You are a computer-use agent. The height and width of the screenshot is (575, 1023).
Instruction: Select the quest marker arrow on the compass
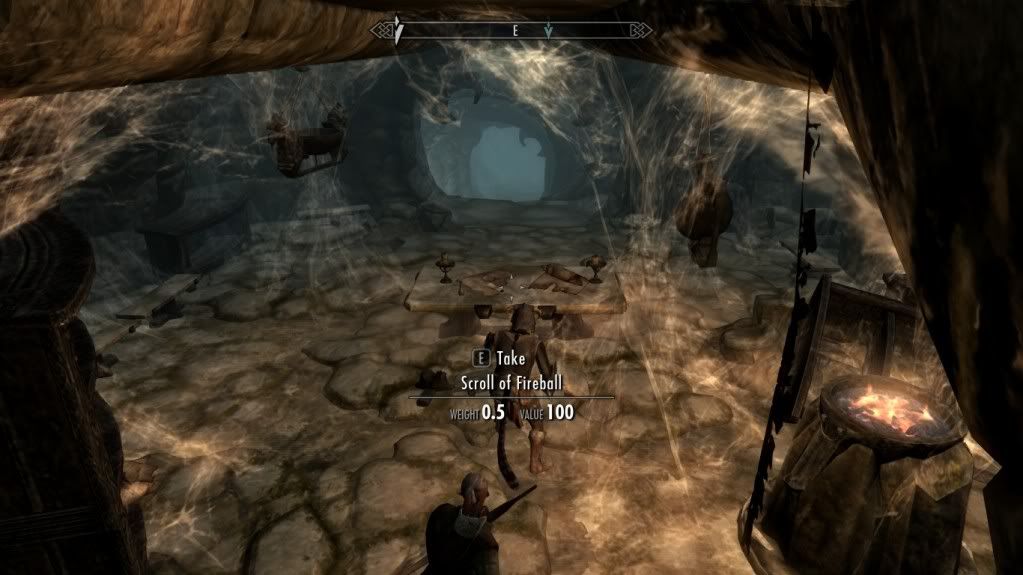pos(547,31)
